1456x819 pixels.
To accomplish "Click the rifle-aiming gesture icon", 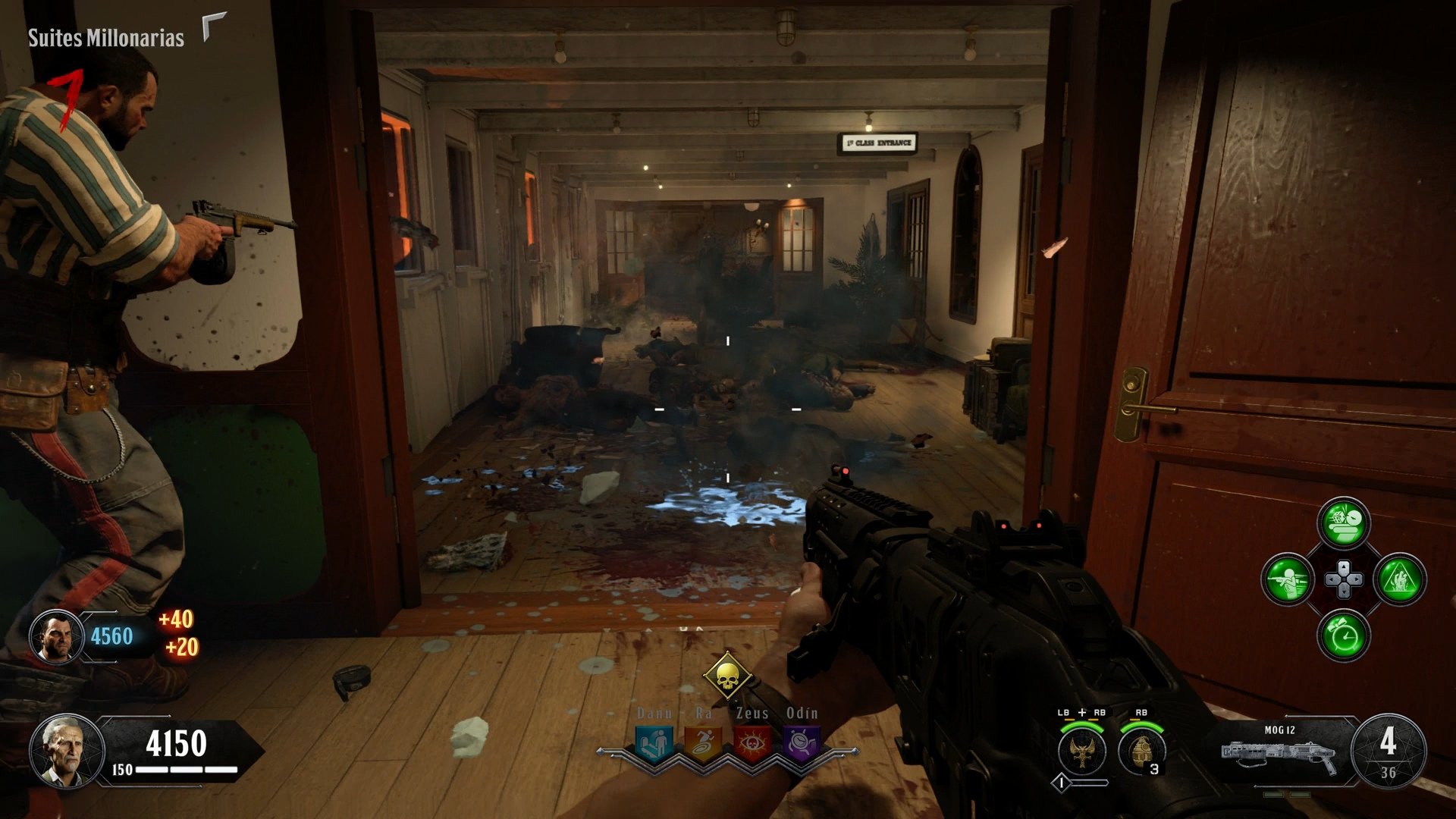I will 1288,579.
